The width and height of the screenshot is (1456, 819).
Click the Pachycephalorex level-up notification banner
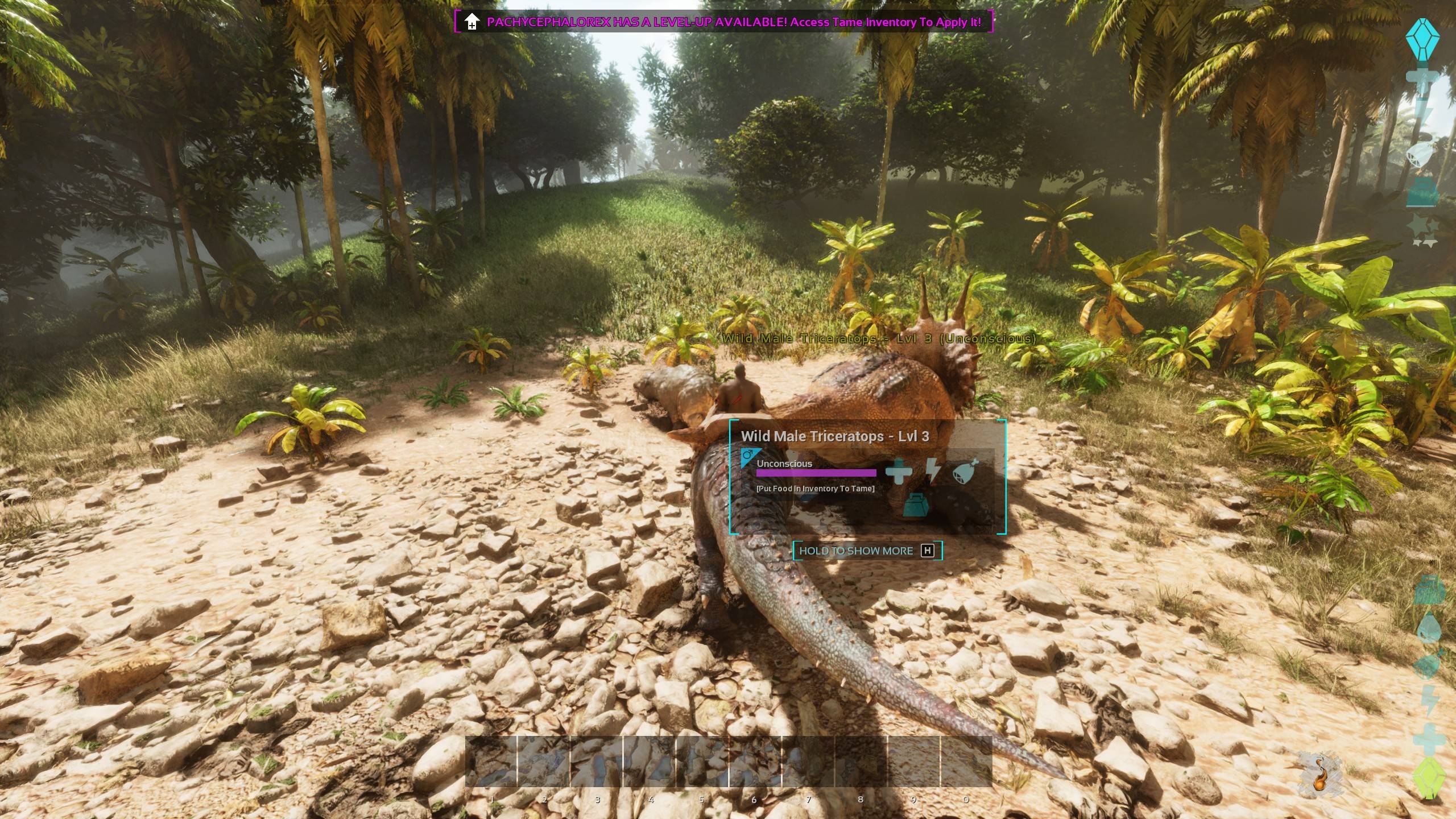pyautogui.click(x=723, y=22)
